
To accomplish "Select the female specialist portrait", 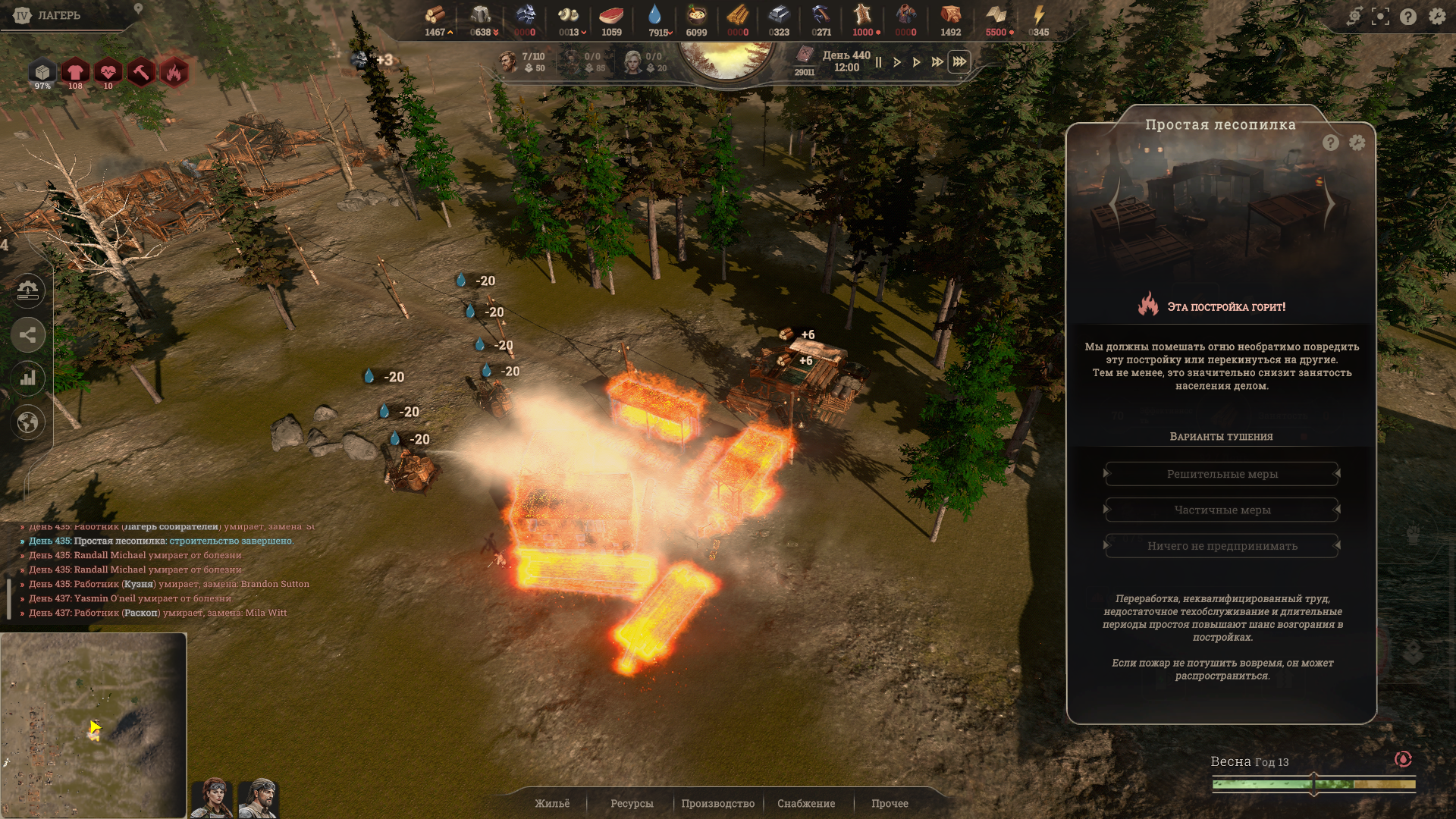I will point(213,798).
